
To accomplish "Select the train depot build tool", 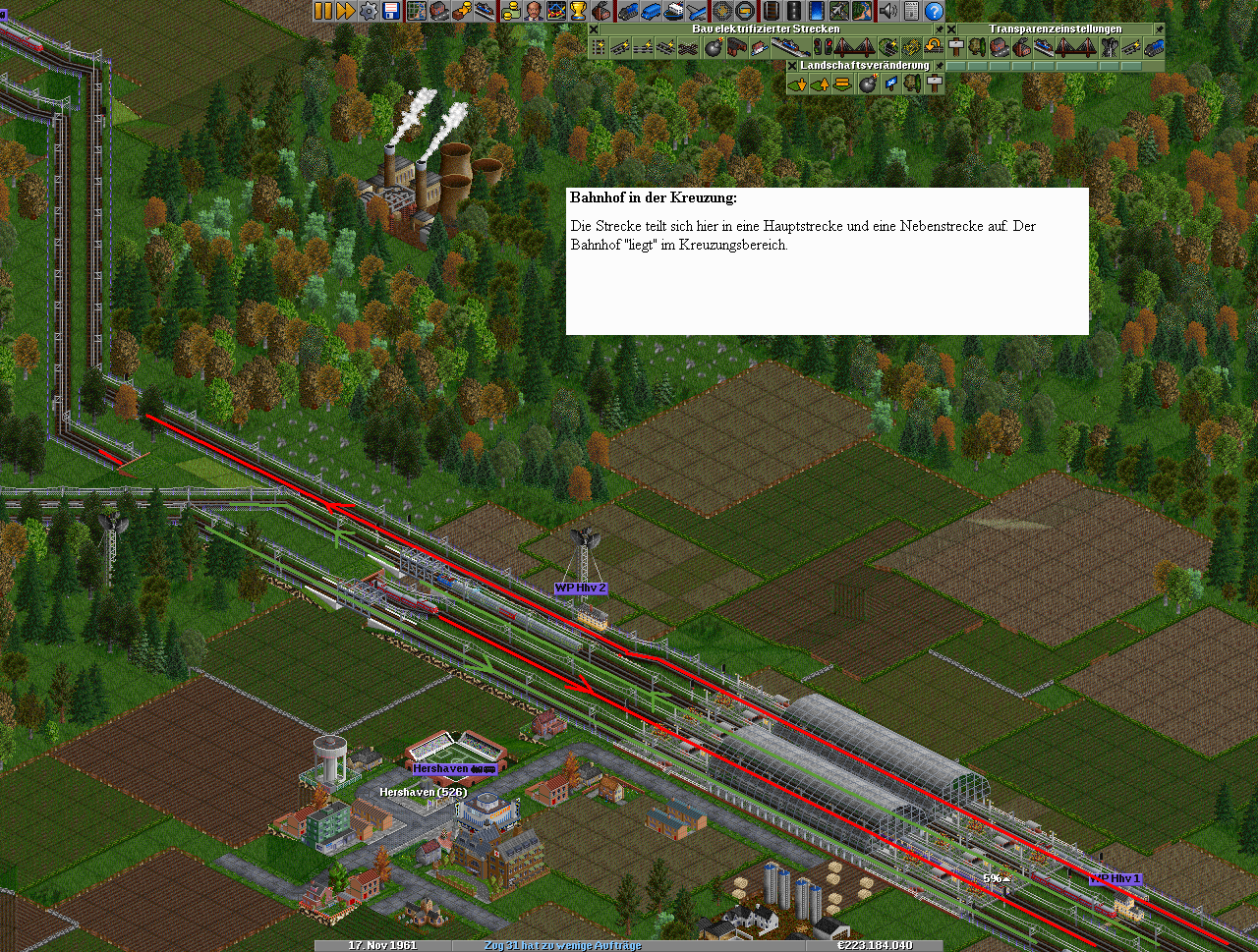I will 735,47.
